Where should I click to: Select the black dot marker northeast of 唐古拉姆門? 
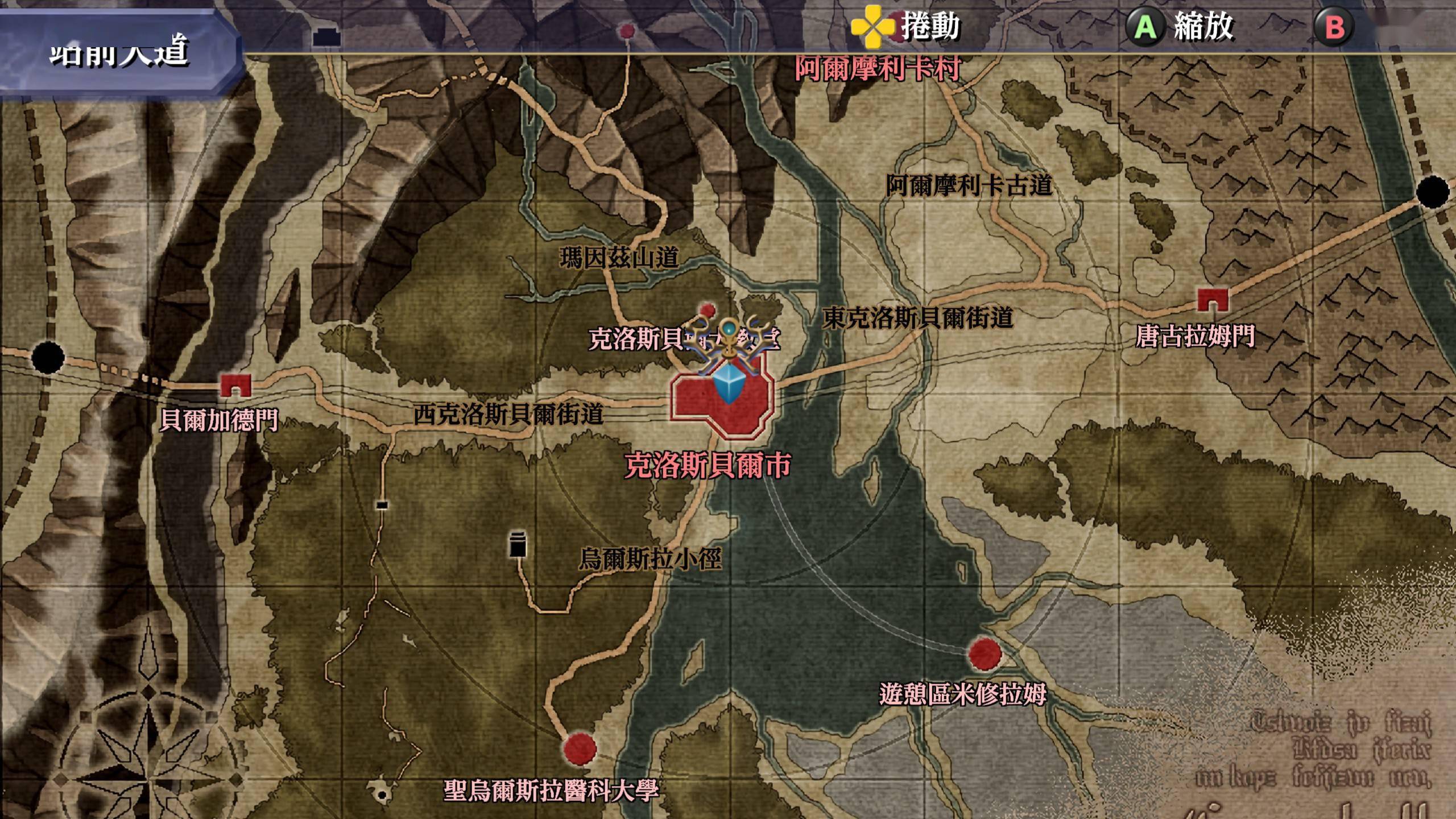(1433, 192)
